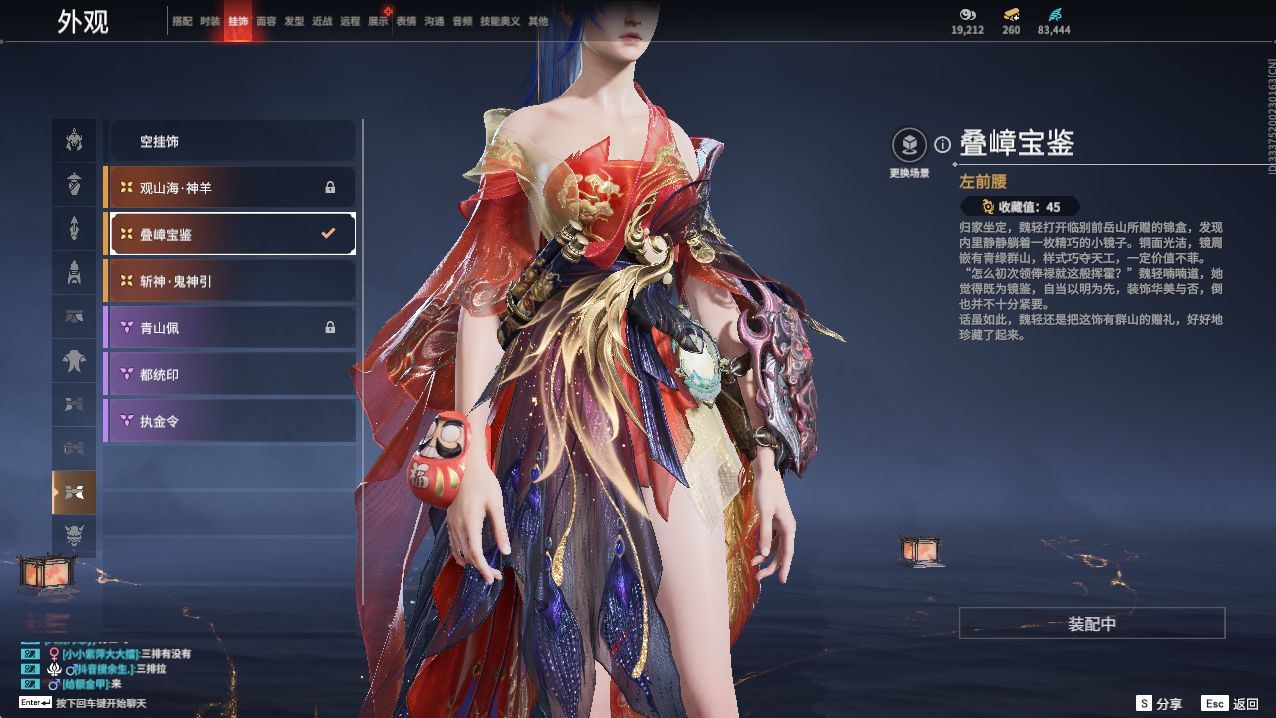Switch to the 技能奥义 tab
The image size is (1276, 718).
tap(500, 21)
